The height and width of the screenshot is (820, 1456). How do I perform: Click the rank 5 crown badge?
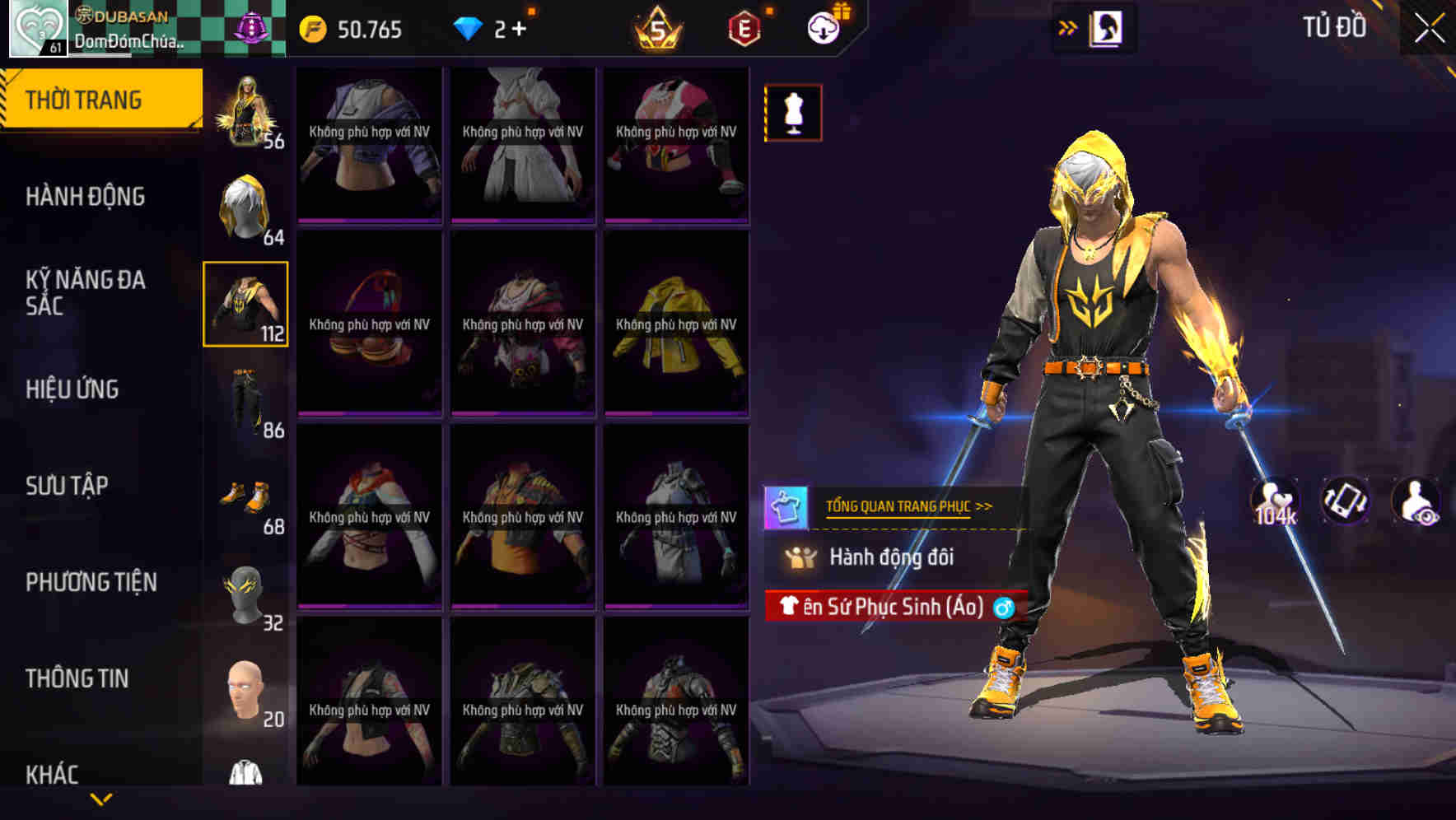[x=655, y=26]
